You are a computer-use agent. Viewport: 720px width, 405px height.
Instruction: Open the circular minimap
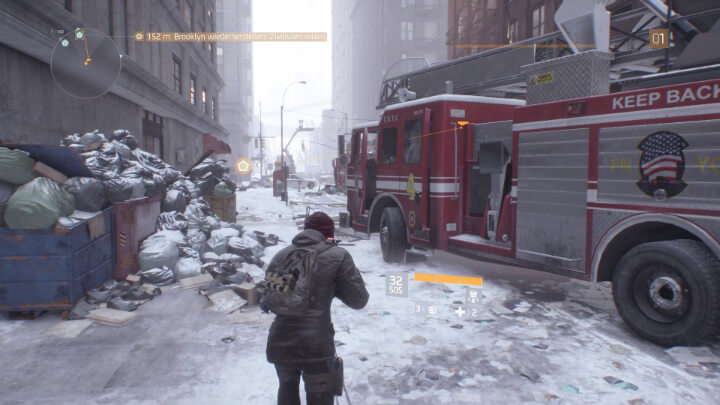click(x=85, y=61)
